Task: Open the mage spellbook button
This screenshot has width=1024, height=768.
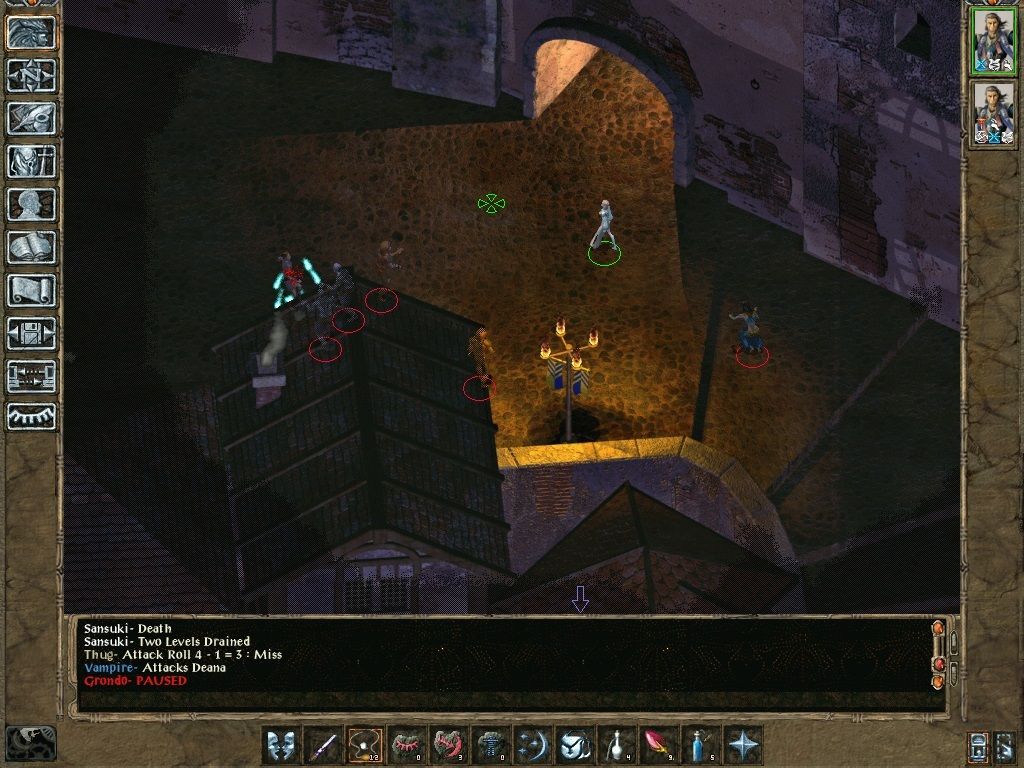Action: click(30, 247)
